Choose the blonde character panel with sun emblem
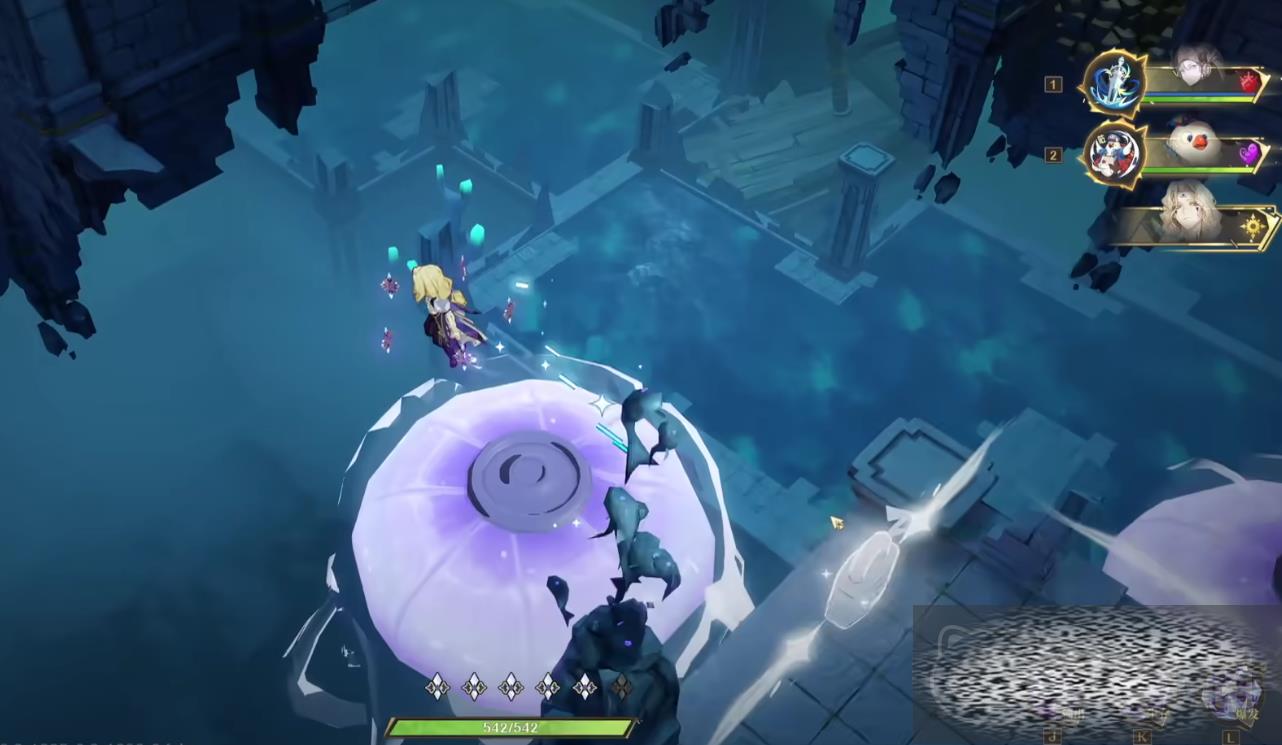Image resolution: width=1282 pixels, height=745 pixels. 1200,225
